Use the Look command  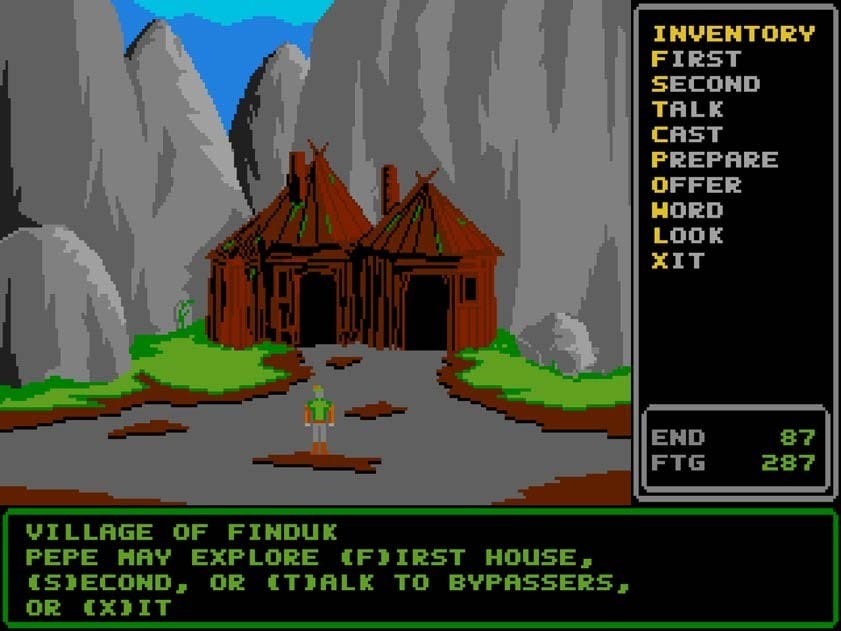point(687,236)
